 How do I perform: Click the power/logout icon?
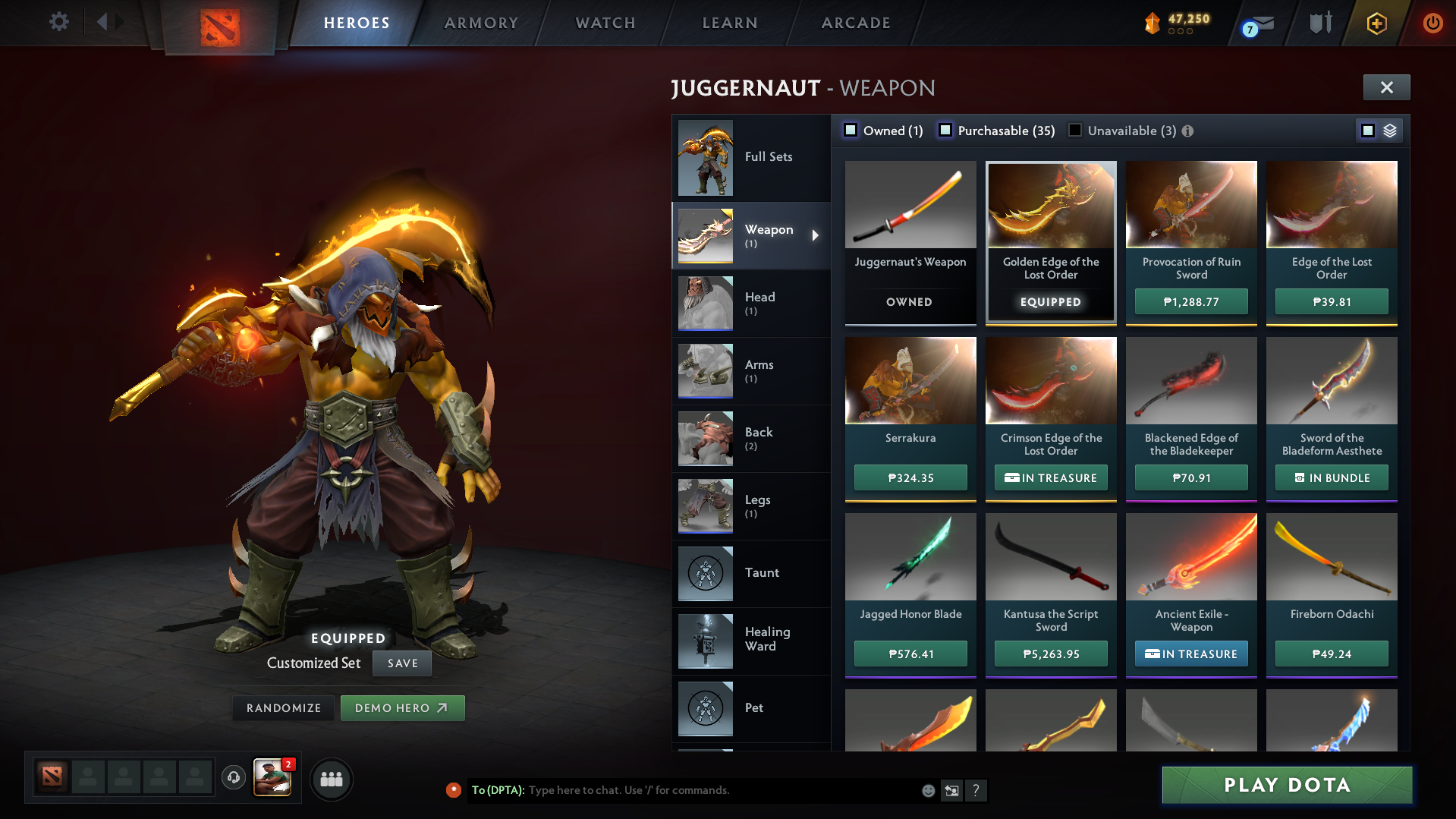1432,23
